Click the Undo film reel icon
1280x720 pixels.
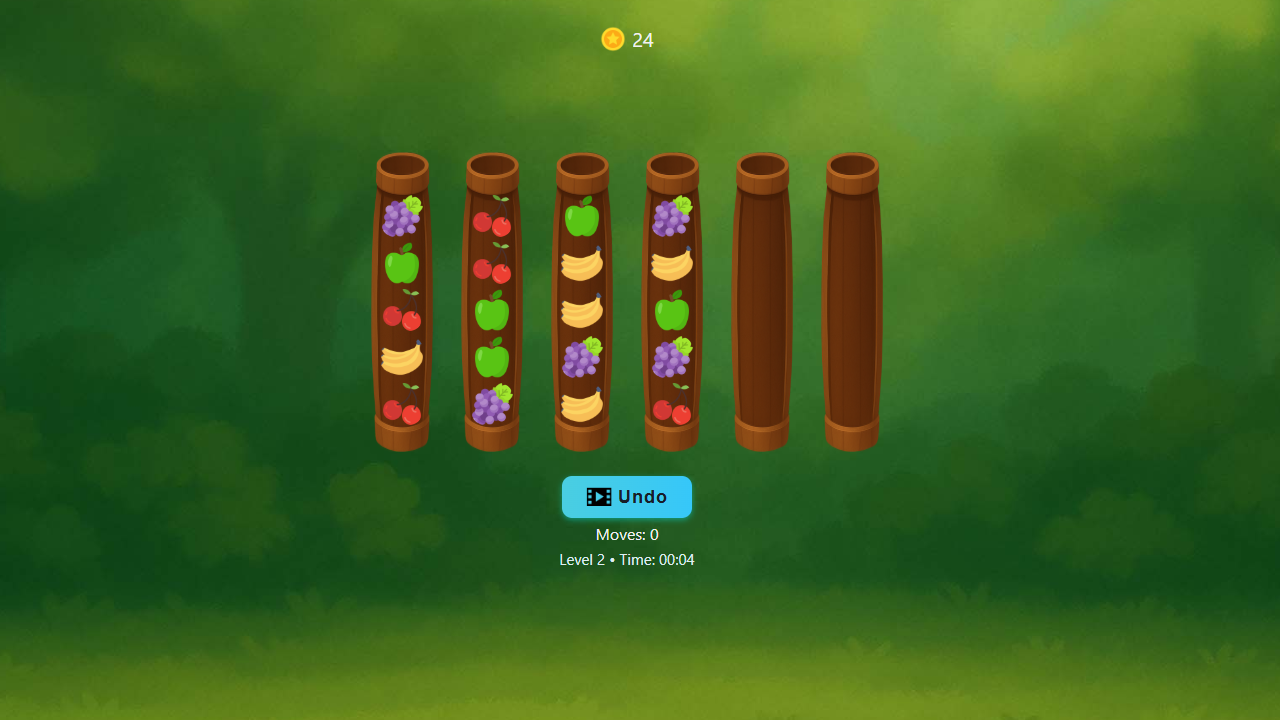click(x=599, y=497)
